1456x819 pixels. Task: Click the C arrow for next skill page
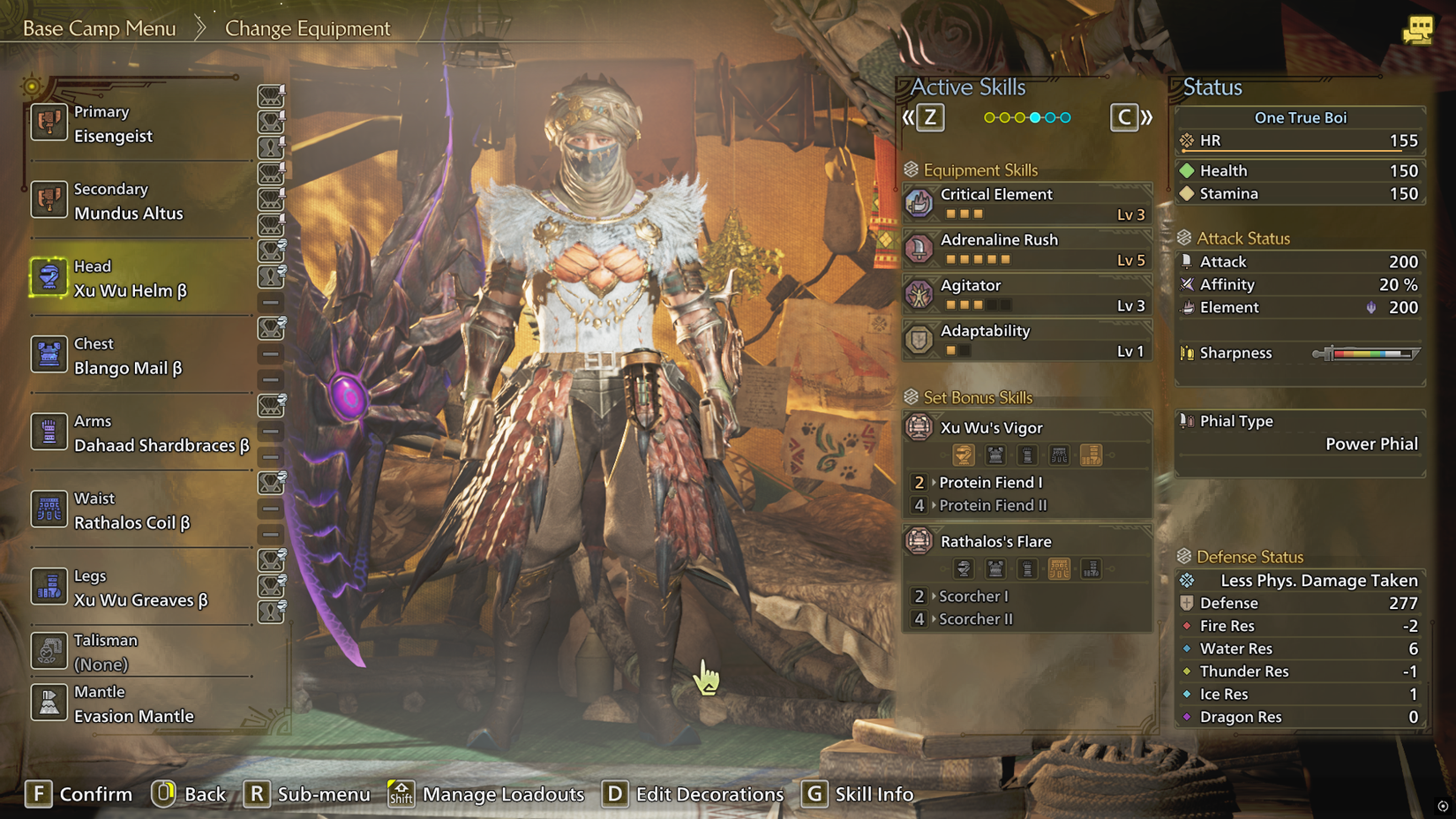[x=1123, y=116]
